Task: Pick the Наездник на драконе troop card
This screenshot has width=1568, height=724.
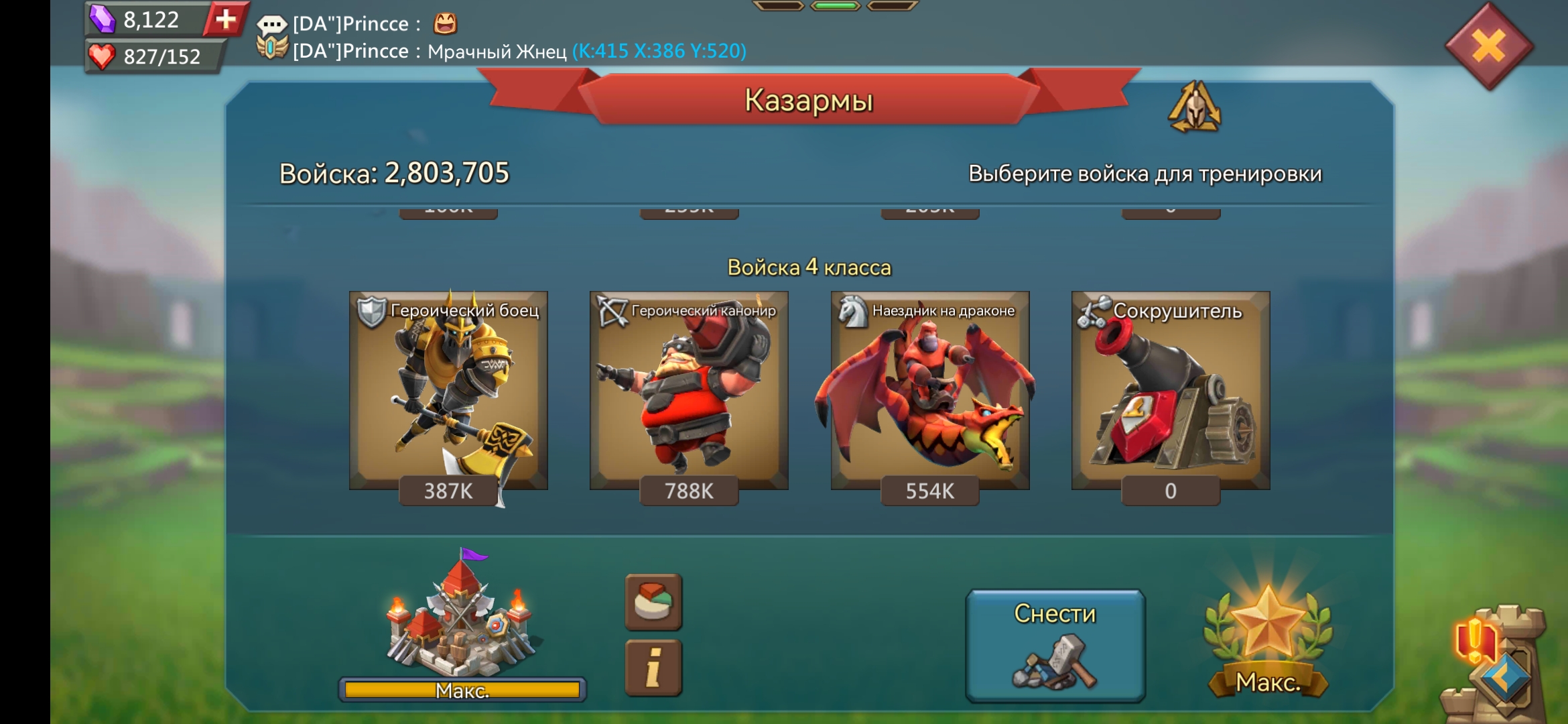Action: [x=929, y=391]
